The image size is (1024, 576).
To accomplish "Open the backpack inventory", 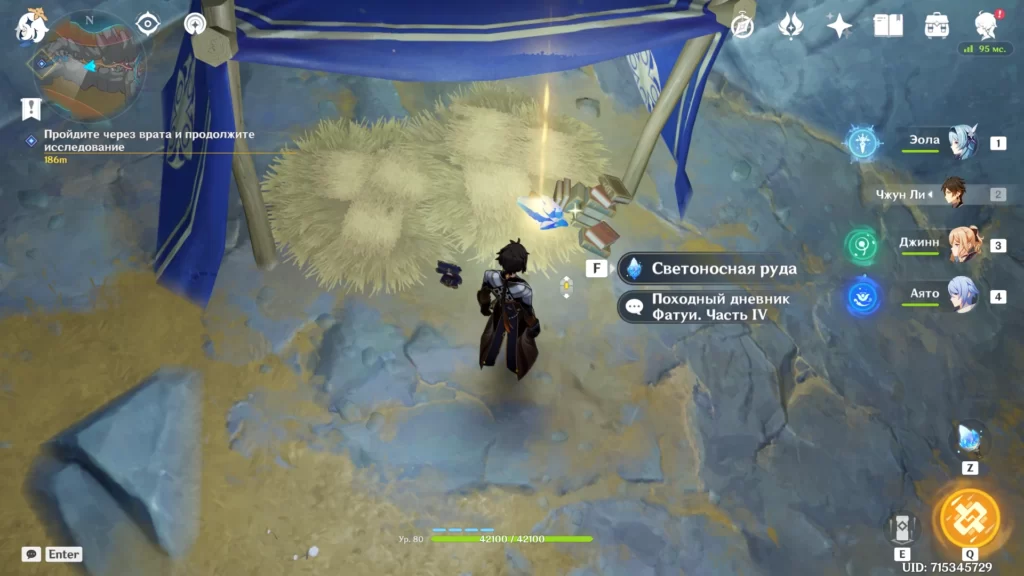I will click(937, 26).
